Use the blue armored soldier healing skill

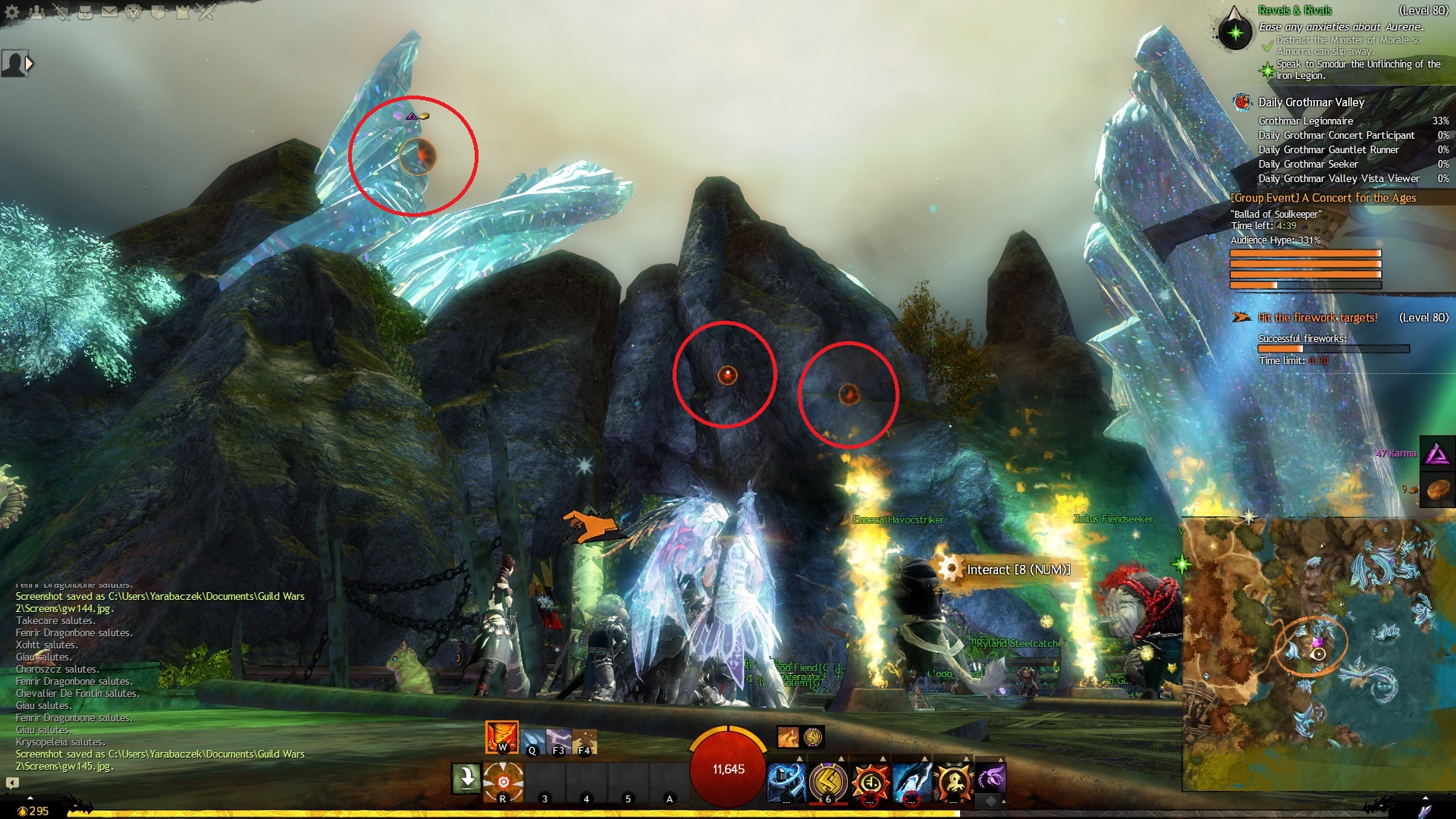pyautogui.click(x=786, y=781)
